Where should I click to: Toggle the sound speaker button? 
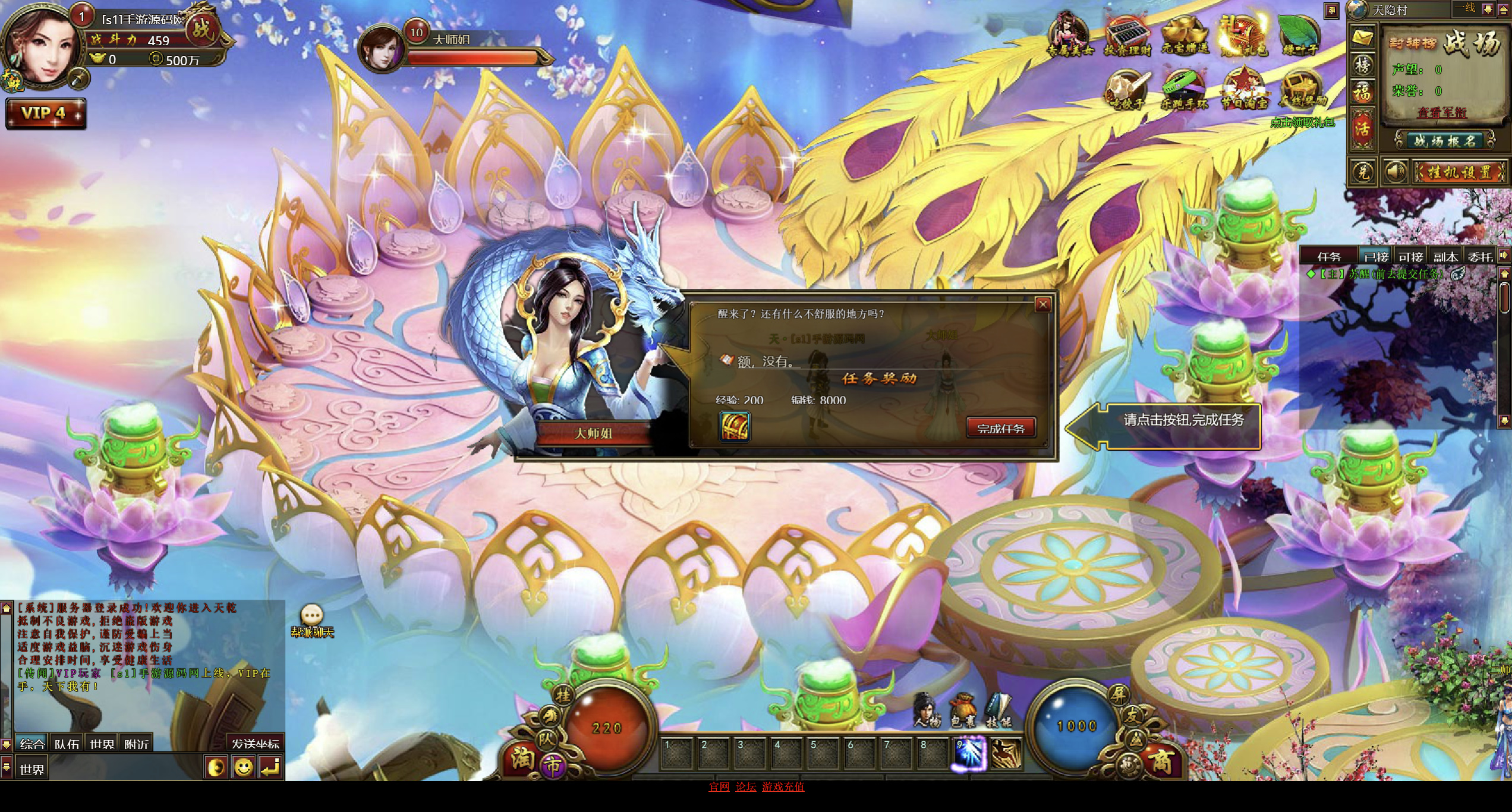click(x=1394, y=172)
